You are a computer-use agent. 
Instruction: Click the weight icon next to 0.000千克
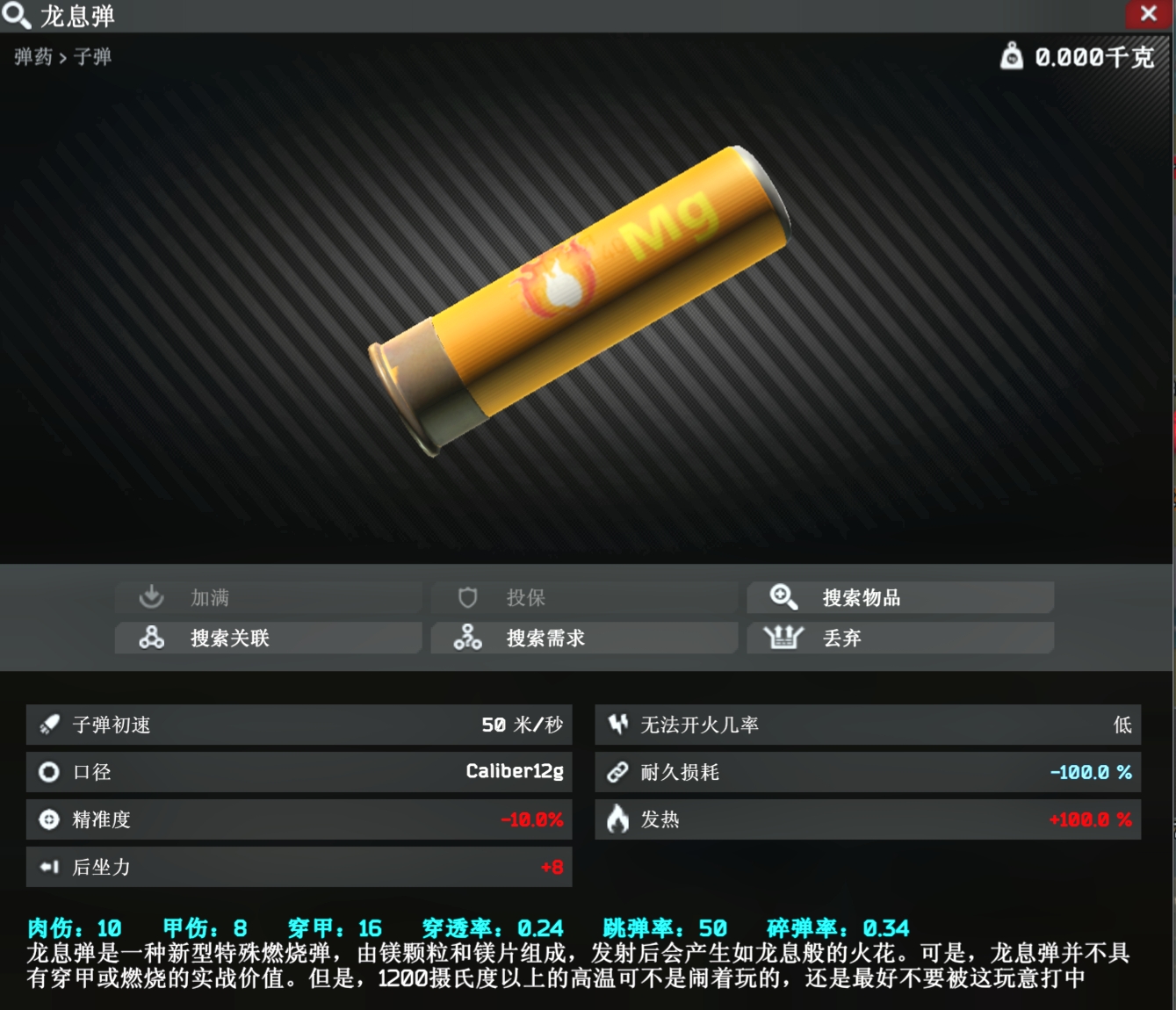click(x=1011, y=57)
